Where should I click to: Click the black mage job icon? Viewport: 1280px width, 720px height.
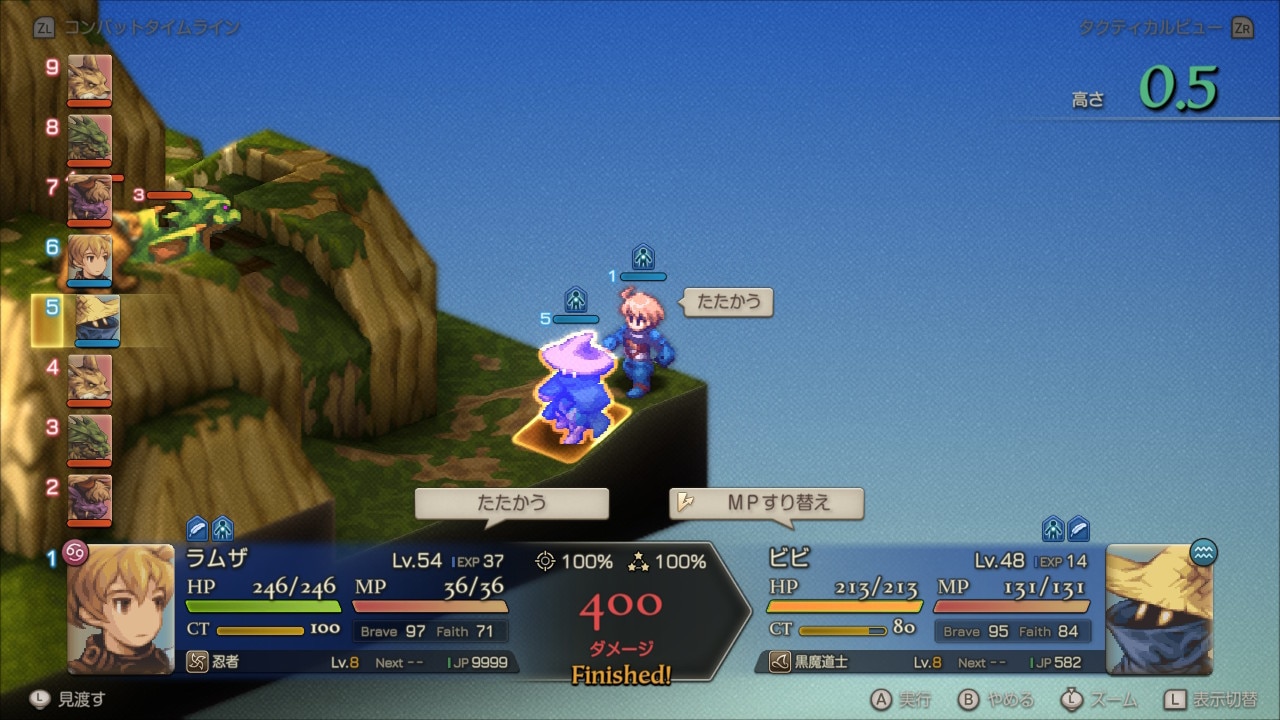pos(779,662)
